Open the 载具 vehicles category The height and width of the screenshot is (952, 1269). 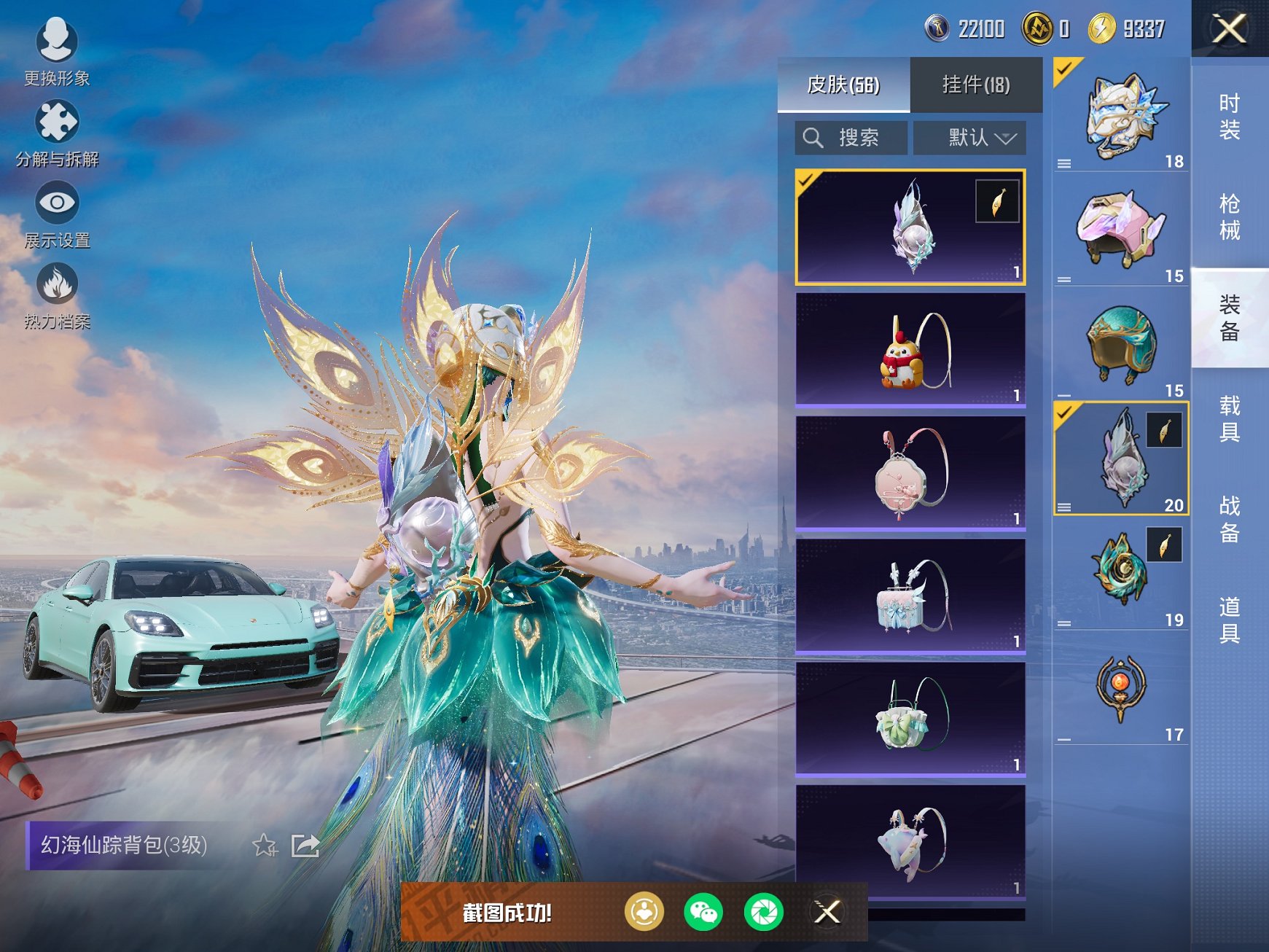point(1230,418)
